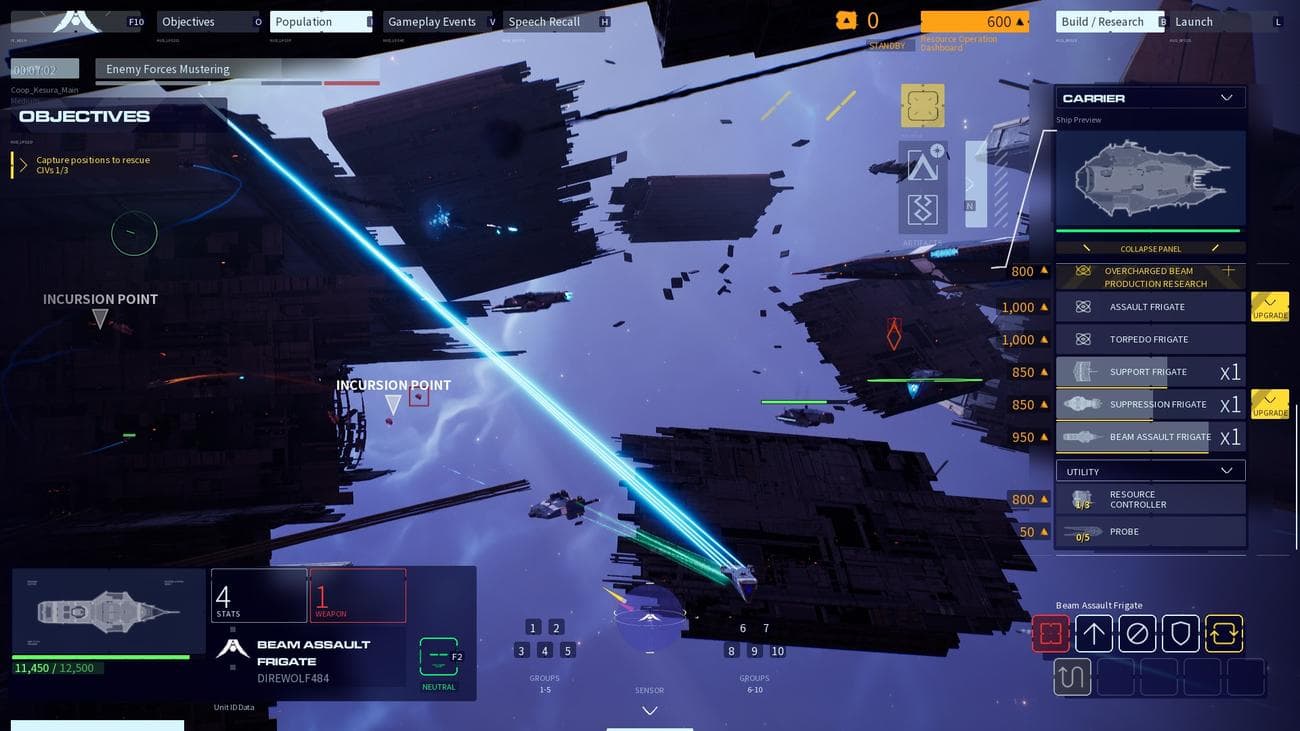Select the retreat U-turn command icon

click(1072, 677)
